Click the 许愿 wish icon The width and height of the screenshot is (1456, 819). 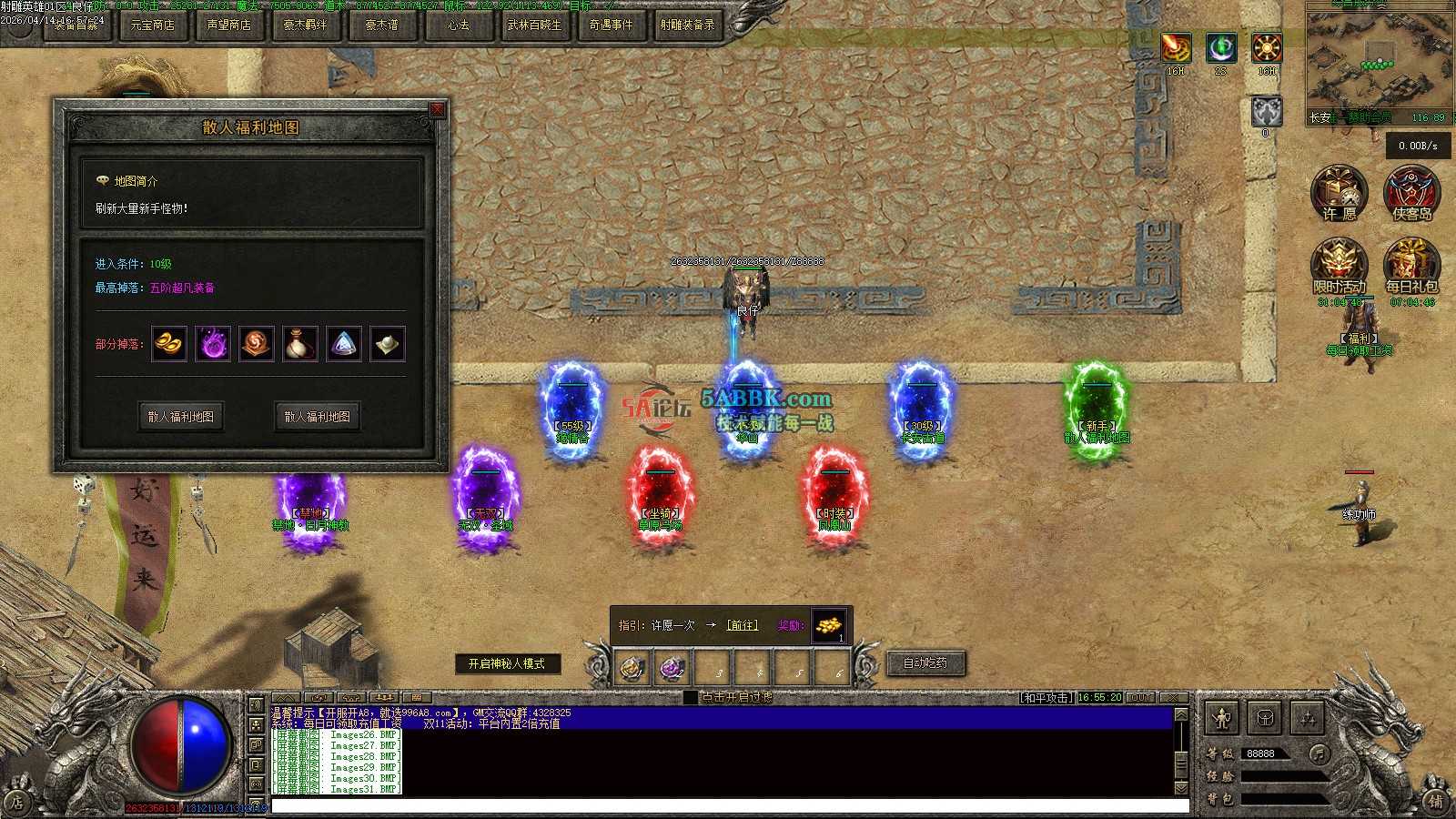pos(1339,192)
